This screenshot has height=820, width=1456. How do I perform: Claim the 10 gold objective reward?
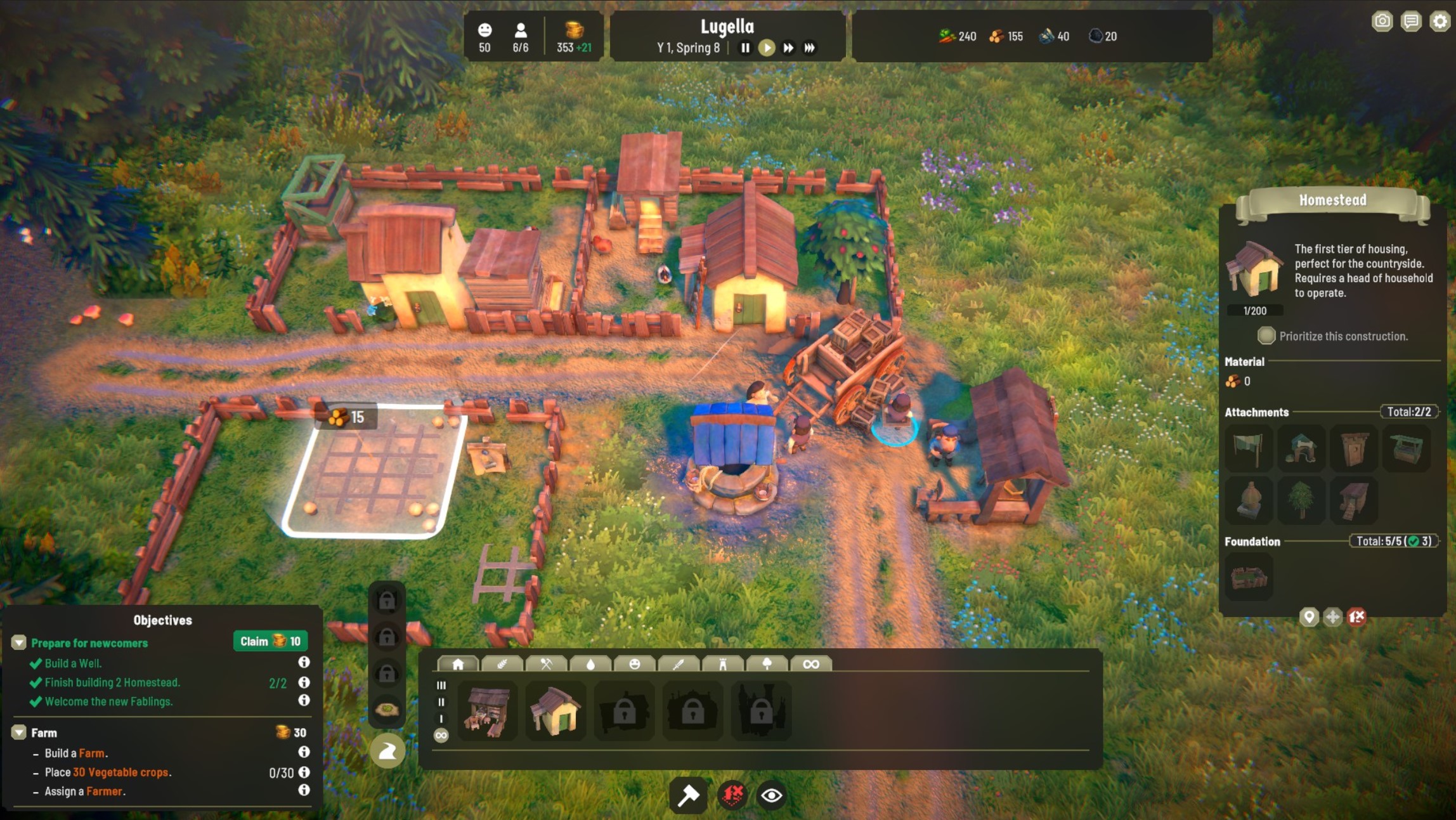270,641
